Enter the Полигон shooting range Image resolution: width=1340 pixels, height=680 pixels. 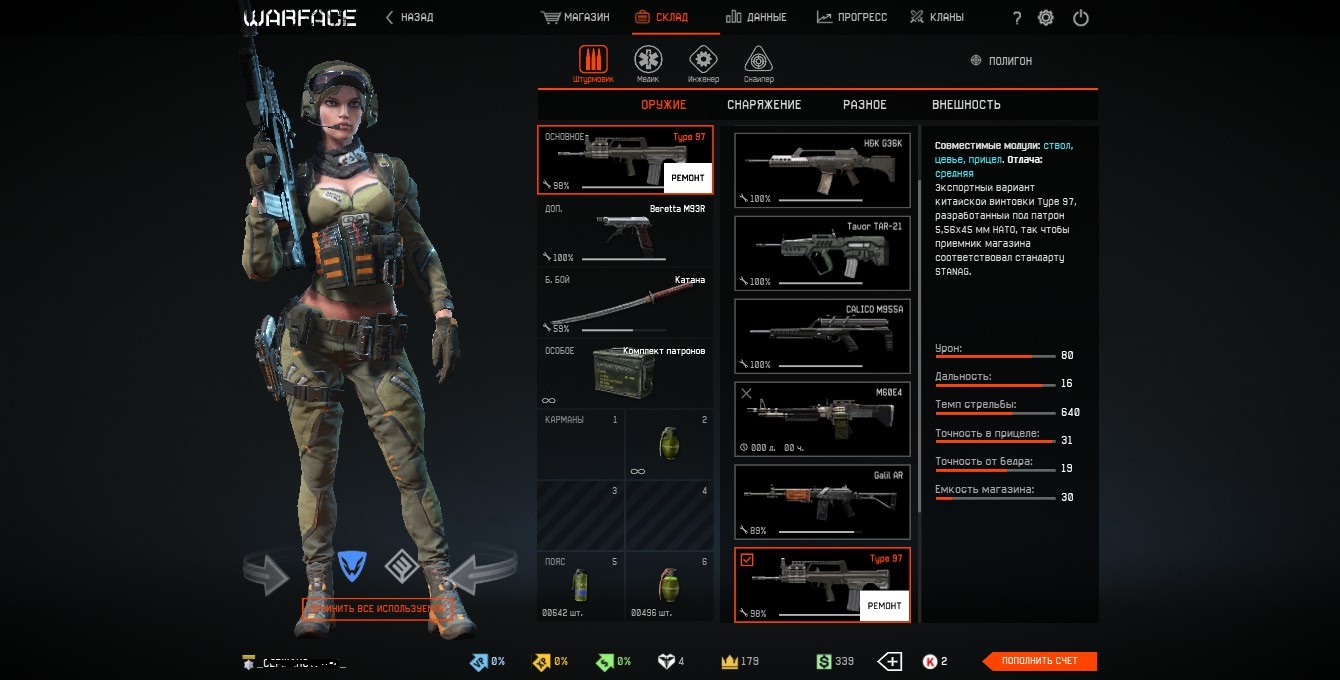click(x=1001, y=61)
